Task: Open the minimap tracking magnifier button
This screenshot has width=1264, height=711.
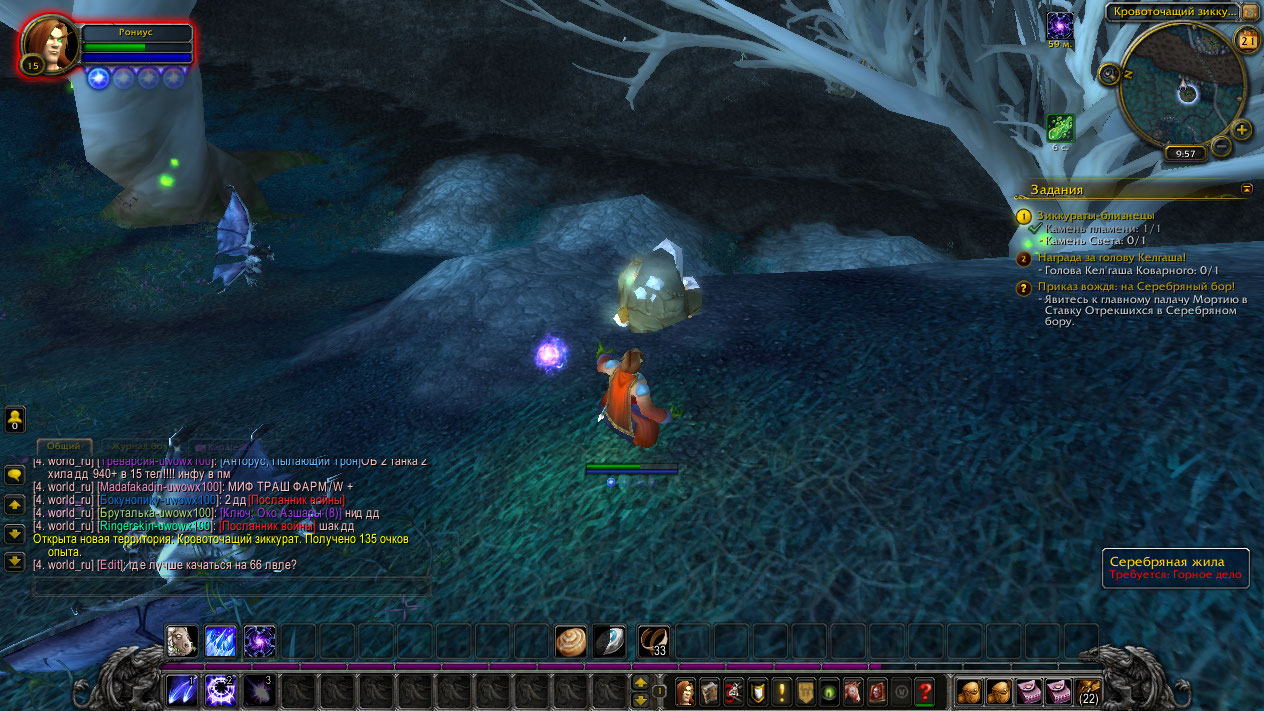Action: (1109, 74)
